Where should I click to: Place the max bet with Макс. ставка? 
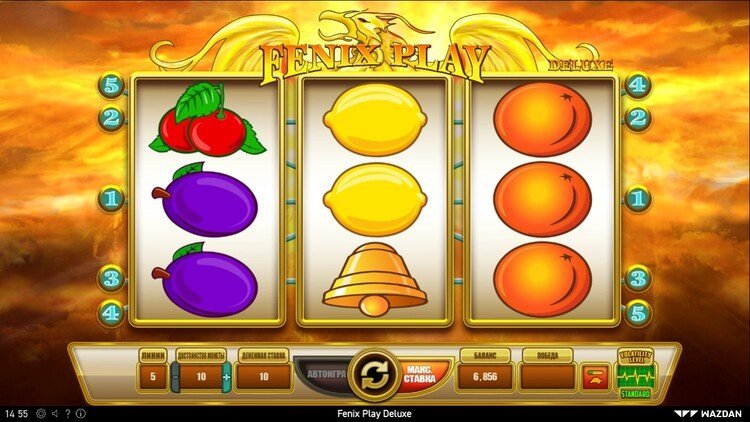click(x=421, y=376)
